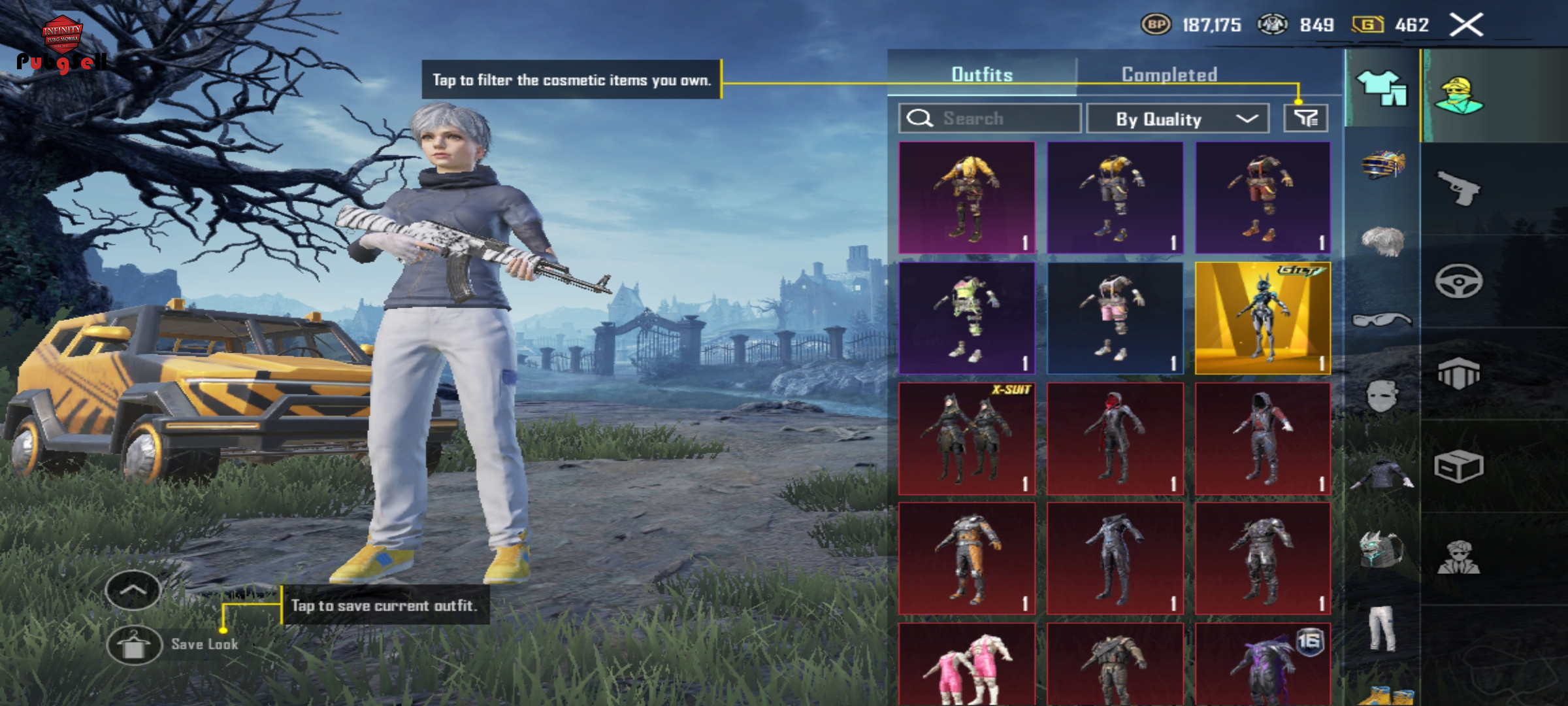Expand the panel with the up-arrow button
The image size is (1568, 706).
click(133, 590)
